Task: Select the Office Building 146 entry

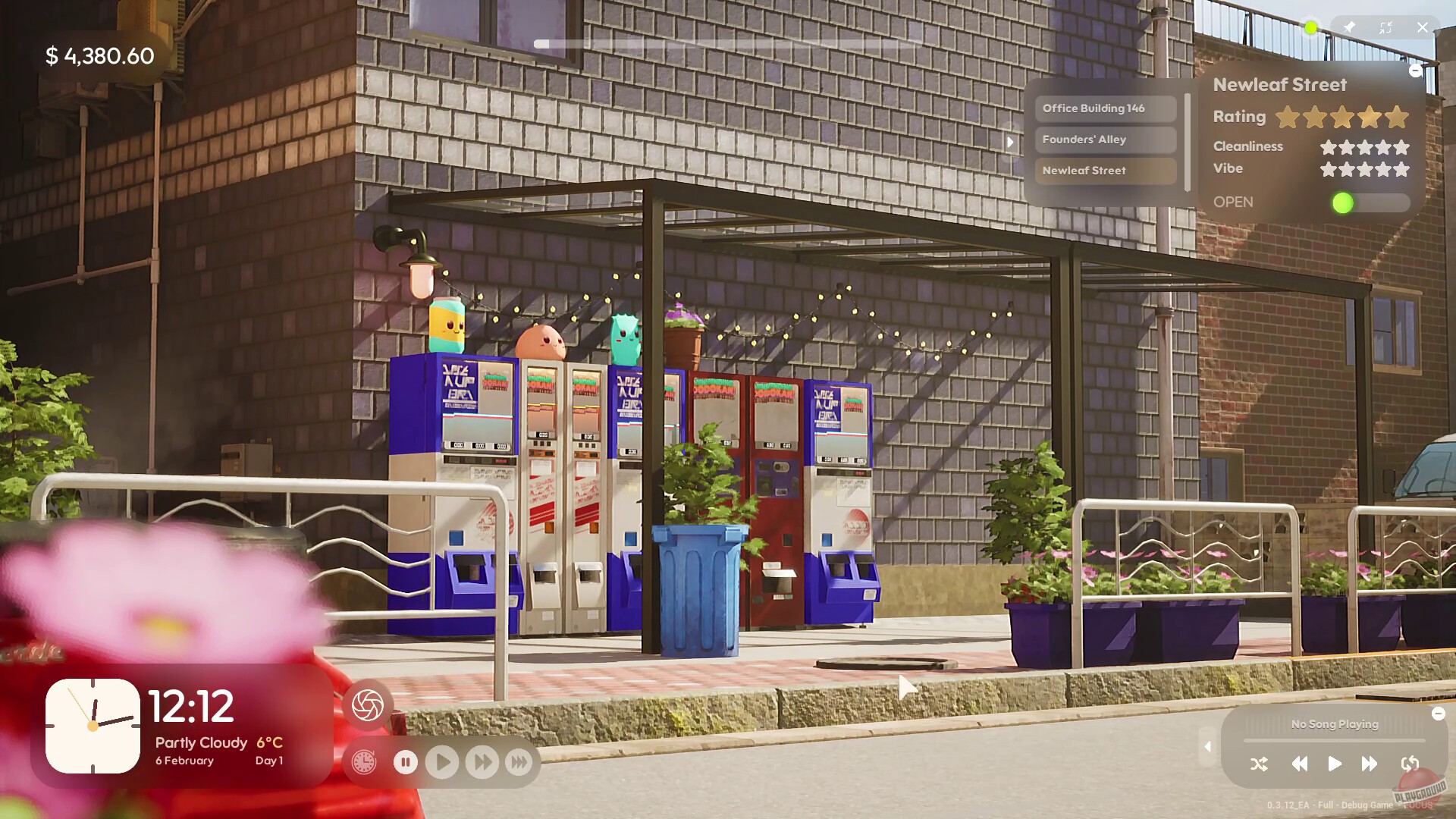Action: click(1104, 108)
